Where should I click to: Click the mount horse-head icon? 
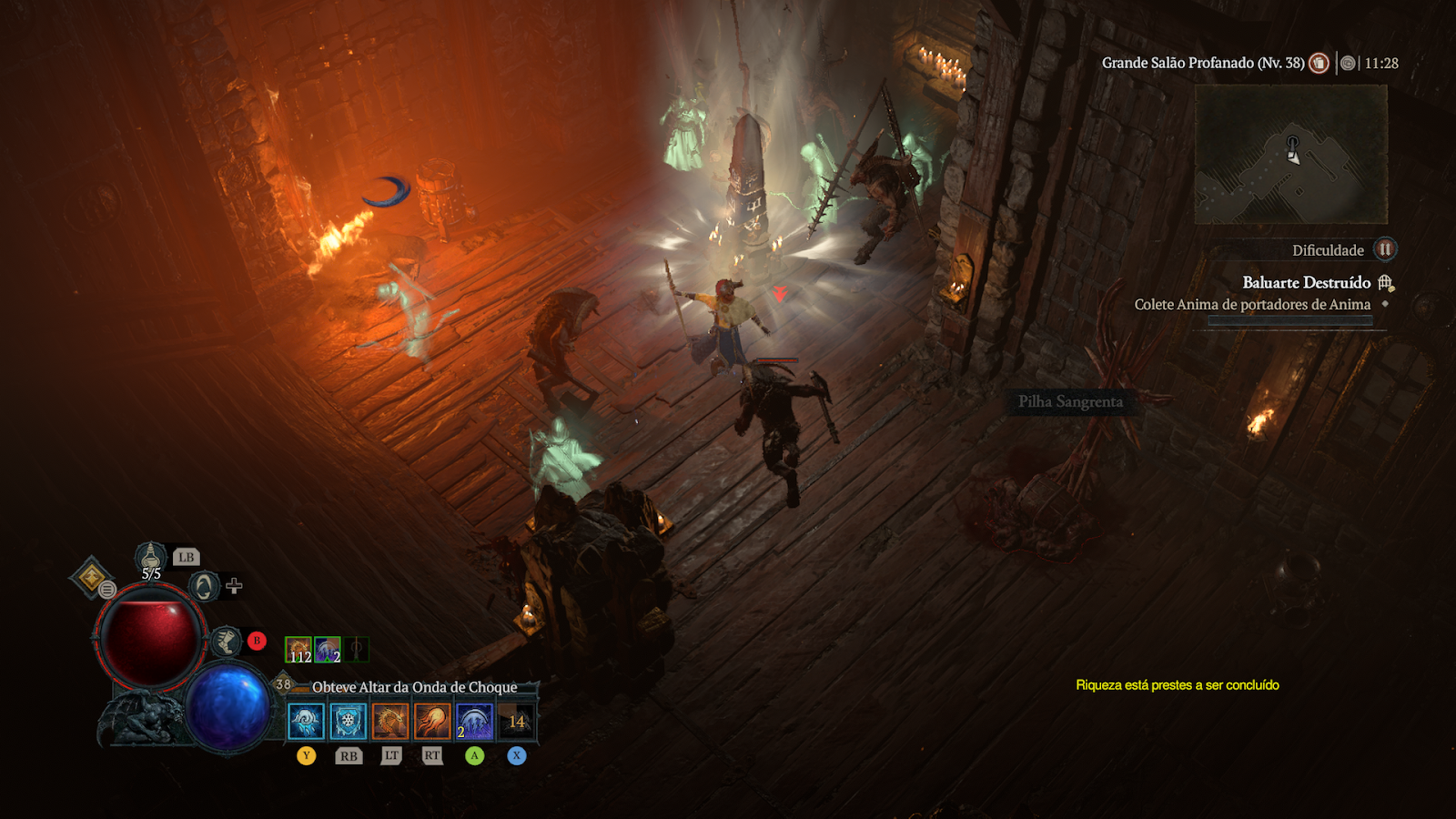tap(204, 586)
